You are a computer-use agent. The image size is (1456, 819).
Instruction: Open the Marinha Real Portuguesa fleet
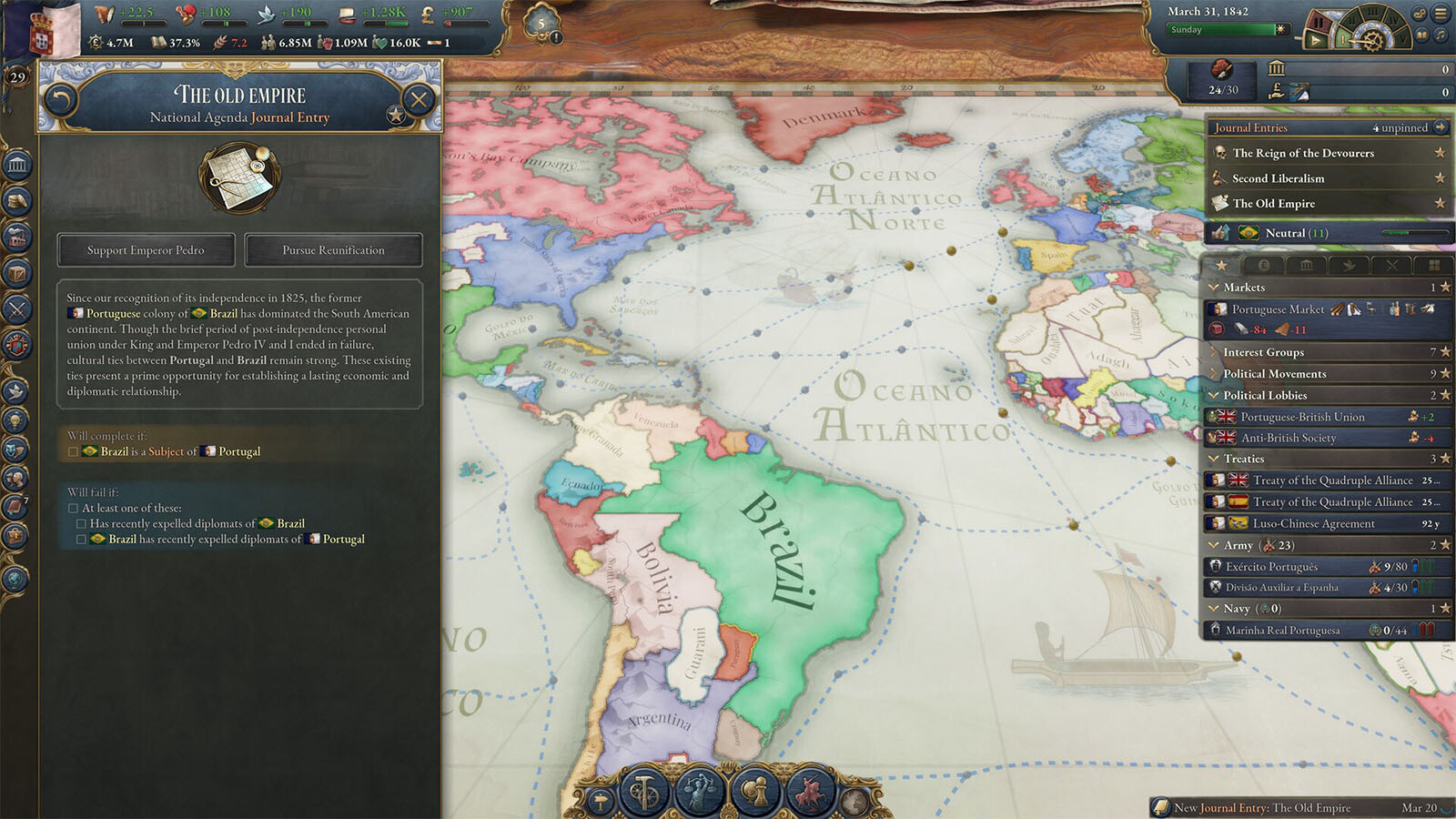point(1282,630)
